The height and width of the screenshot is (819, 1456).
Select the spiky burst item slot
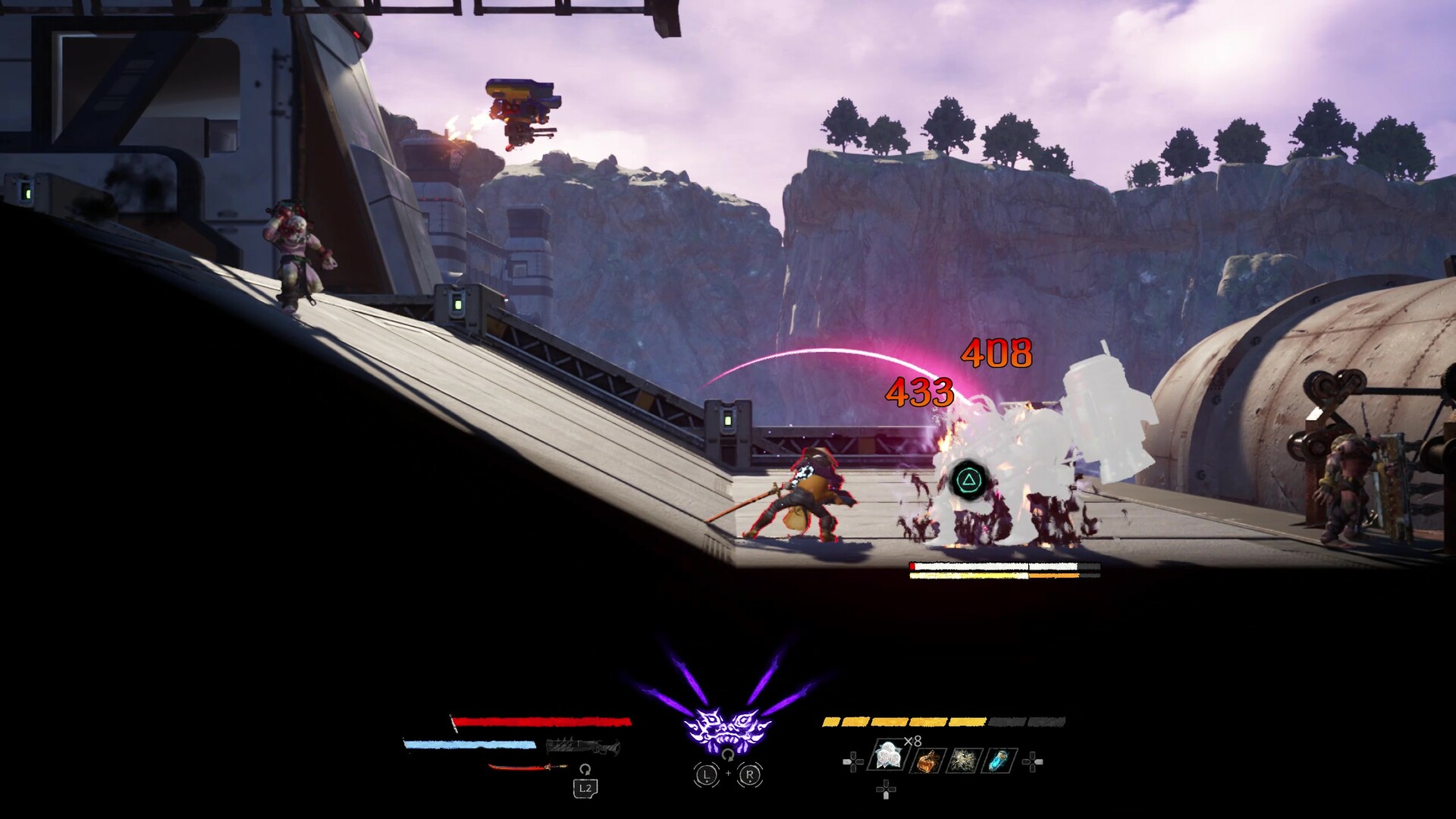(963, 760)
